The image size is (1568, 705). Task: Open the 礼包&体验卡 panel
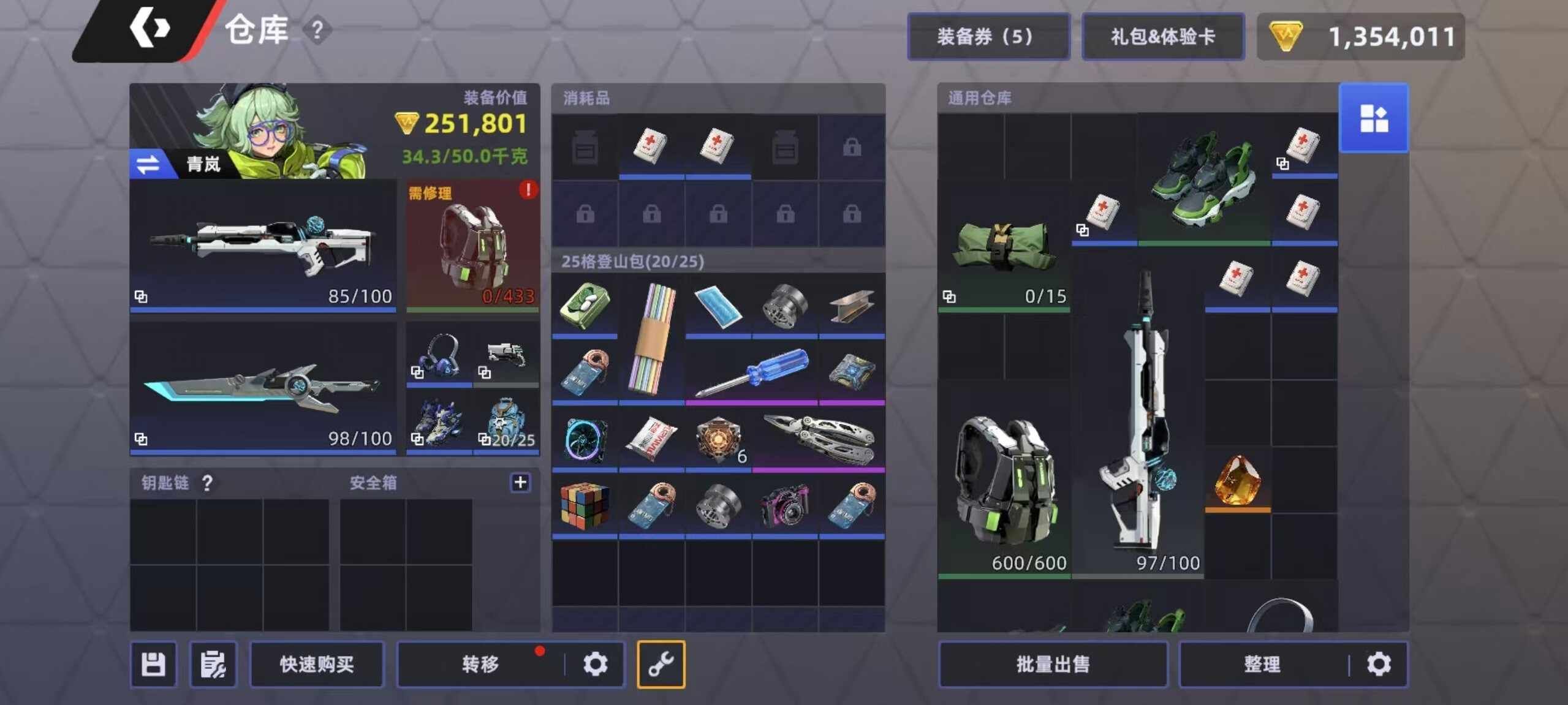pos(1162,36)
